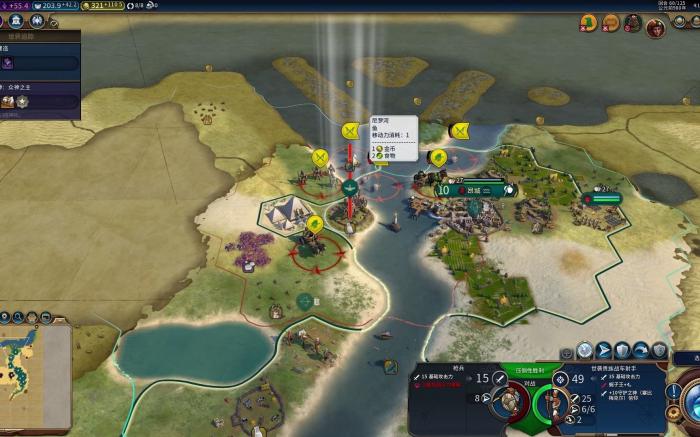Image resolution: width=700 pixels, height=437 pixels.
Task: Choose the unit move-to arrow action
Action: tap(603, 350)
